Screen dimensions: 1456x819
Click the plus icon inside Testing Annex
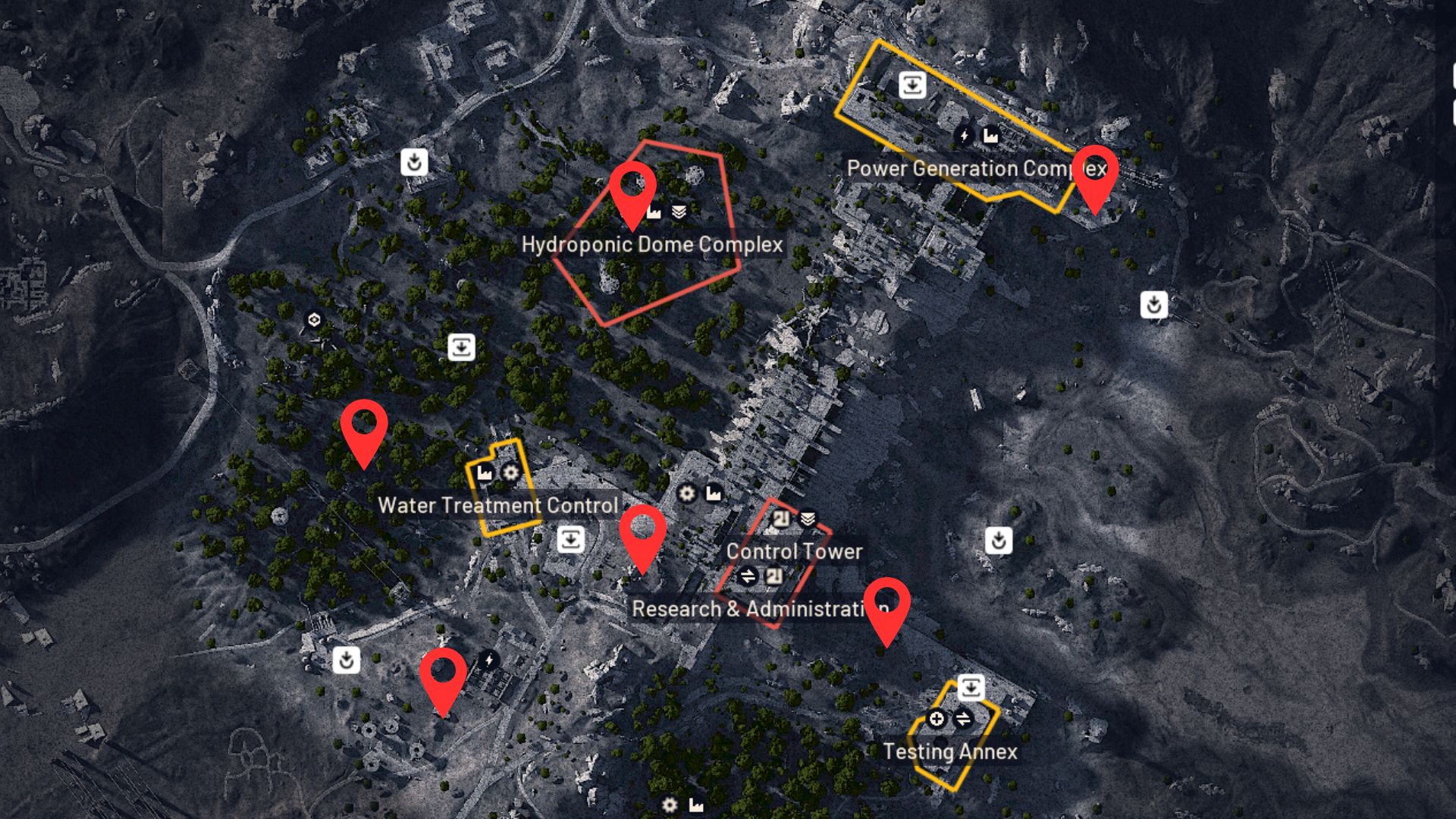pos(937,719)
